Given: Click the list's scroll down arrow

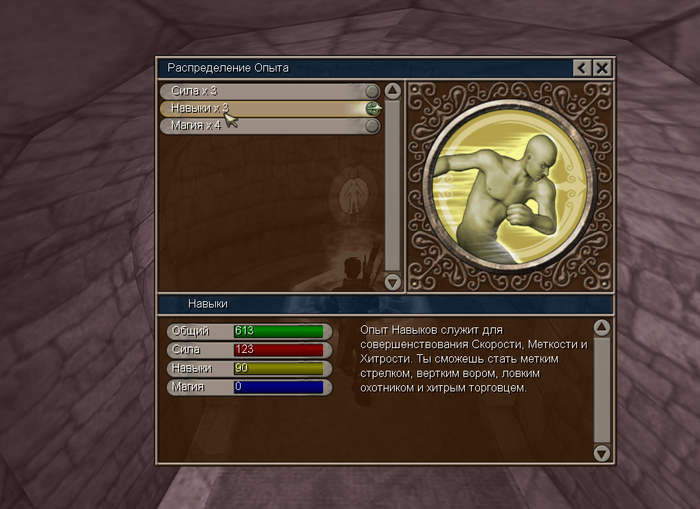Looking at the screenshot, I should click(393, 283).
